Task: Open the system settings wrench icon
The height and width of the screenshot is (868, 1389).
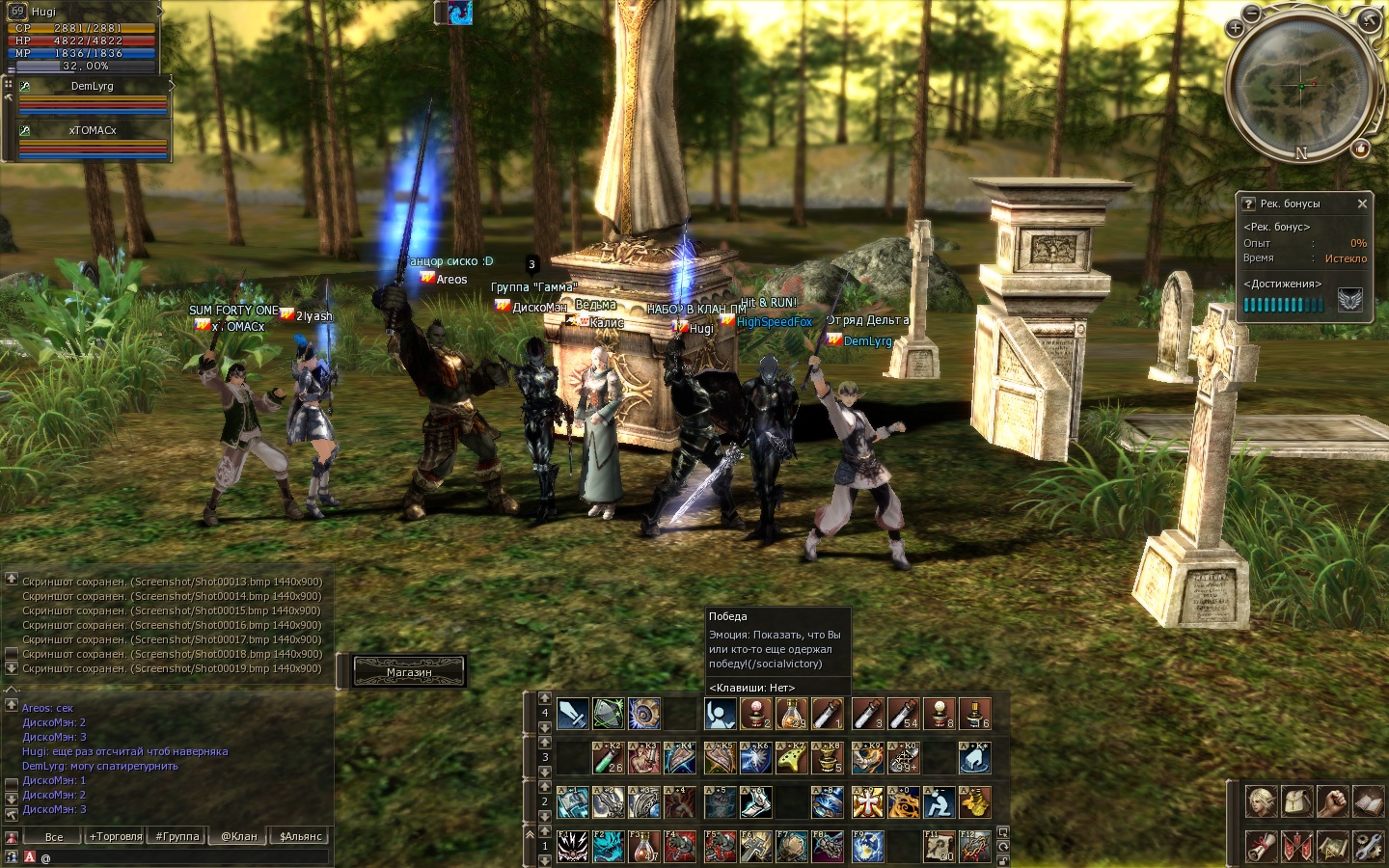Action: pyautogui.click(x=1369, y=846)
